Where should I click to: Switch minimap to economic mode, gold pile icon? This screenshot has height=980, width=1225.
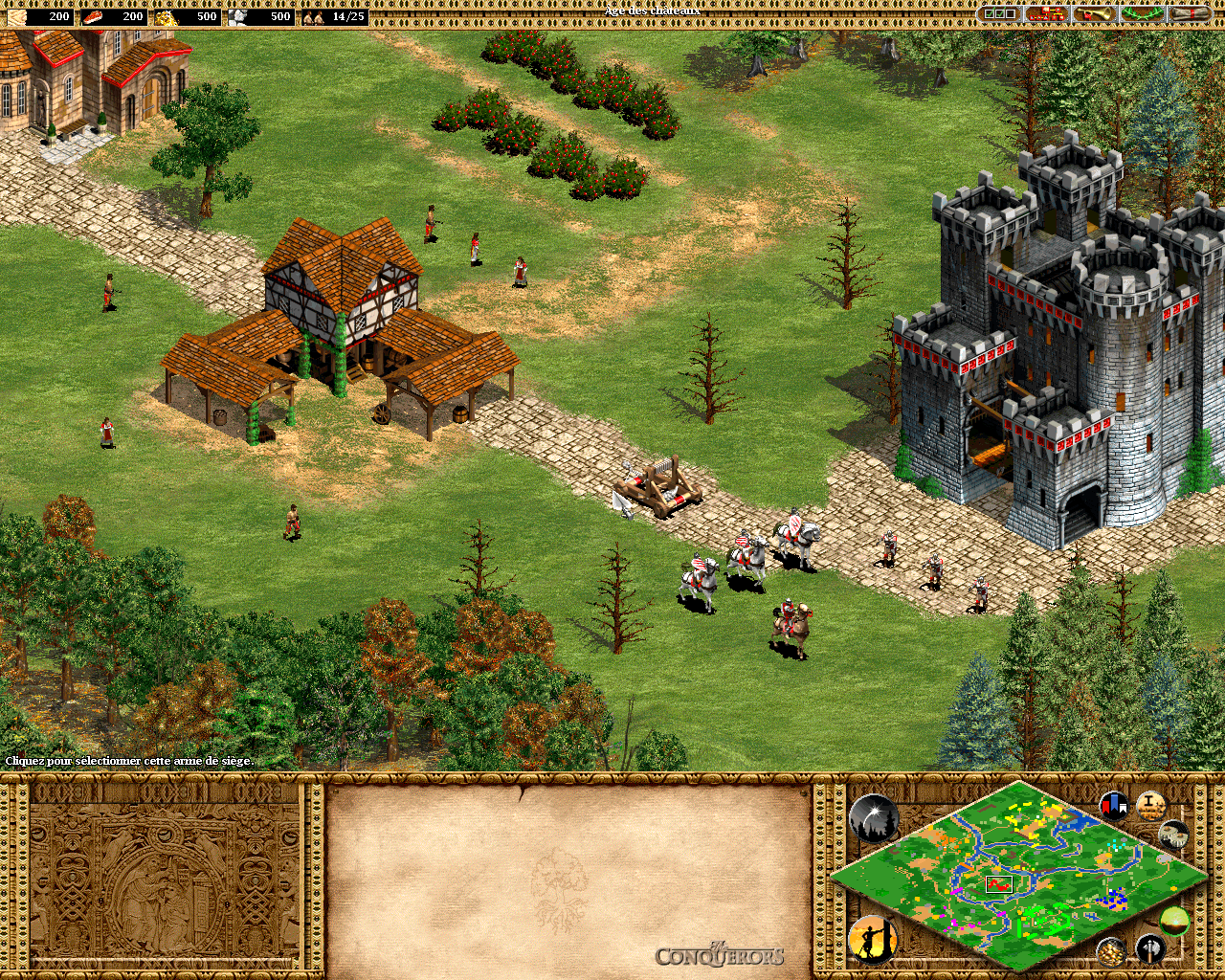[x=1111, y=950]
